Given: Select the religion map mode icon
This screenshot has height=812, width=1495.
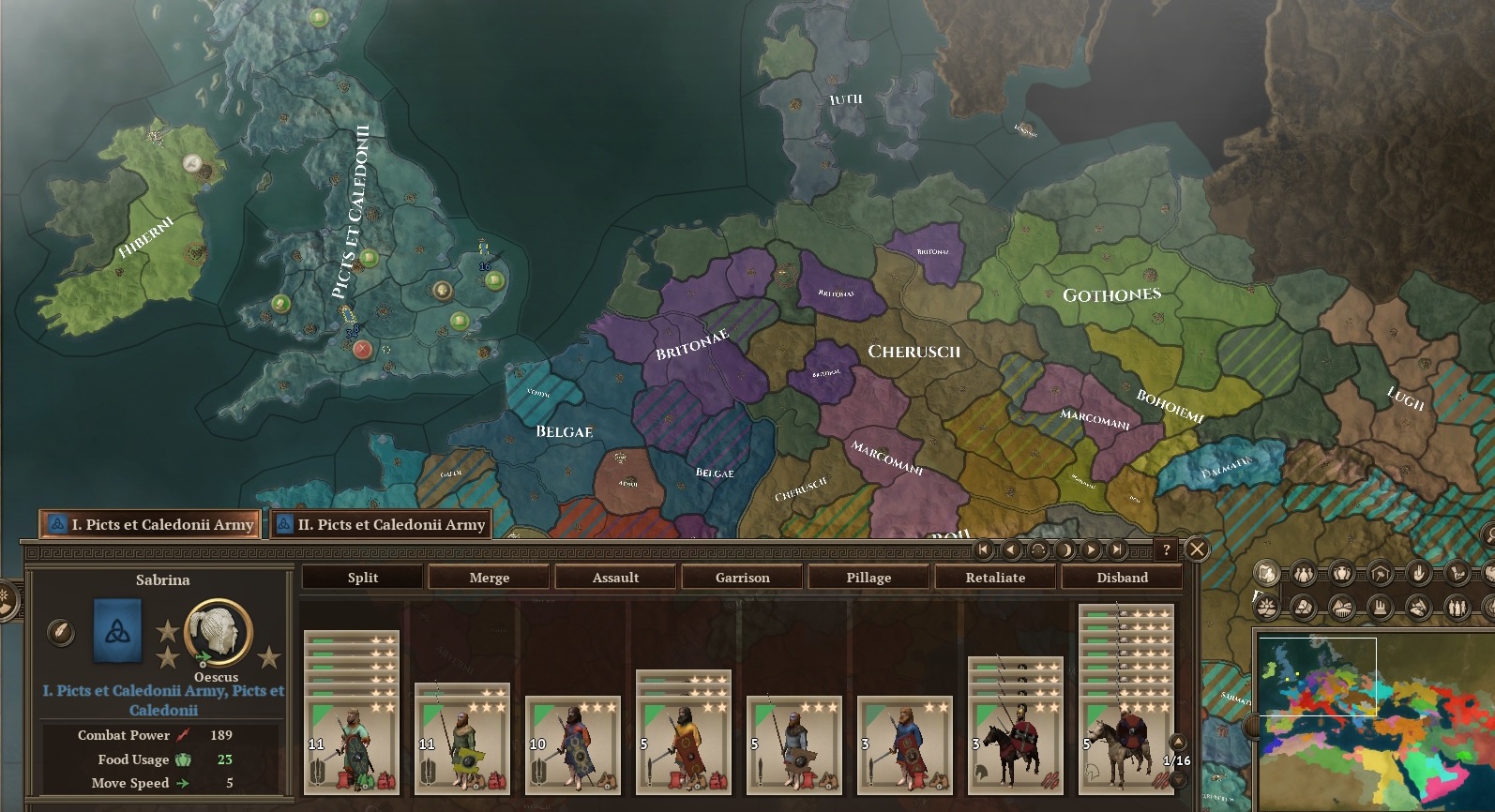Looking at the screenshot, I should point(1416,573).
